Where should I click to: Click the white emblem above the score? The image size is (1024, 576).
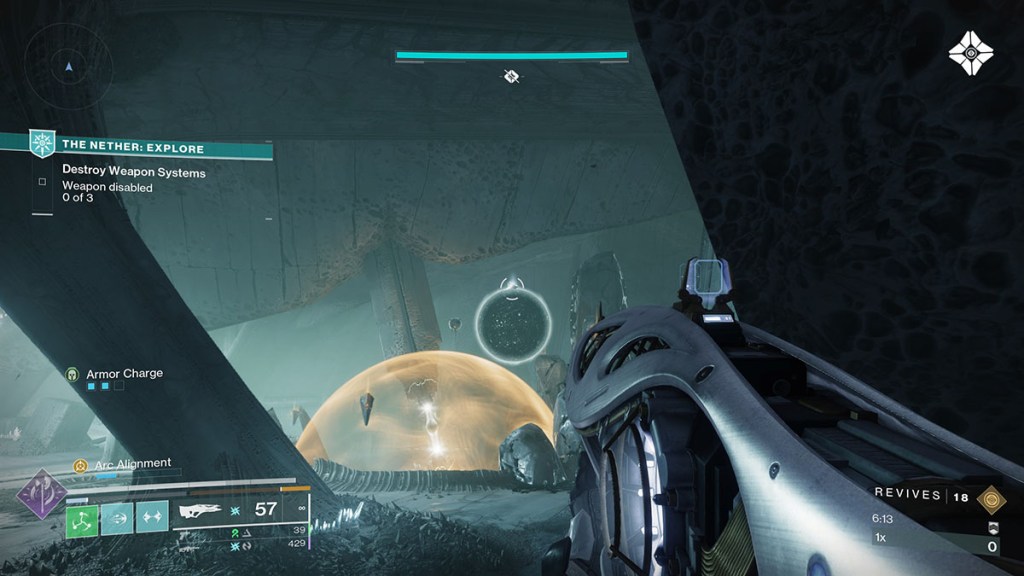990,527
